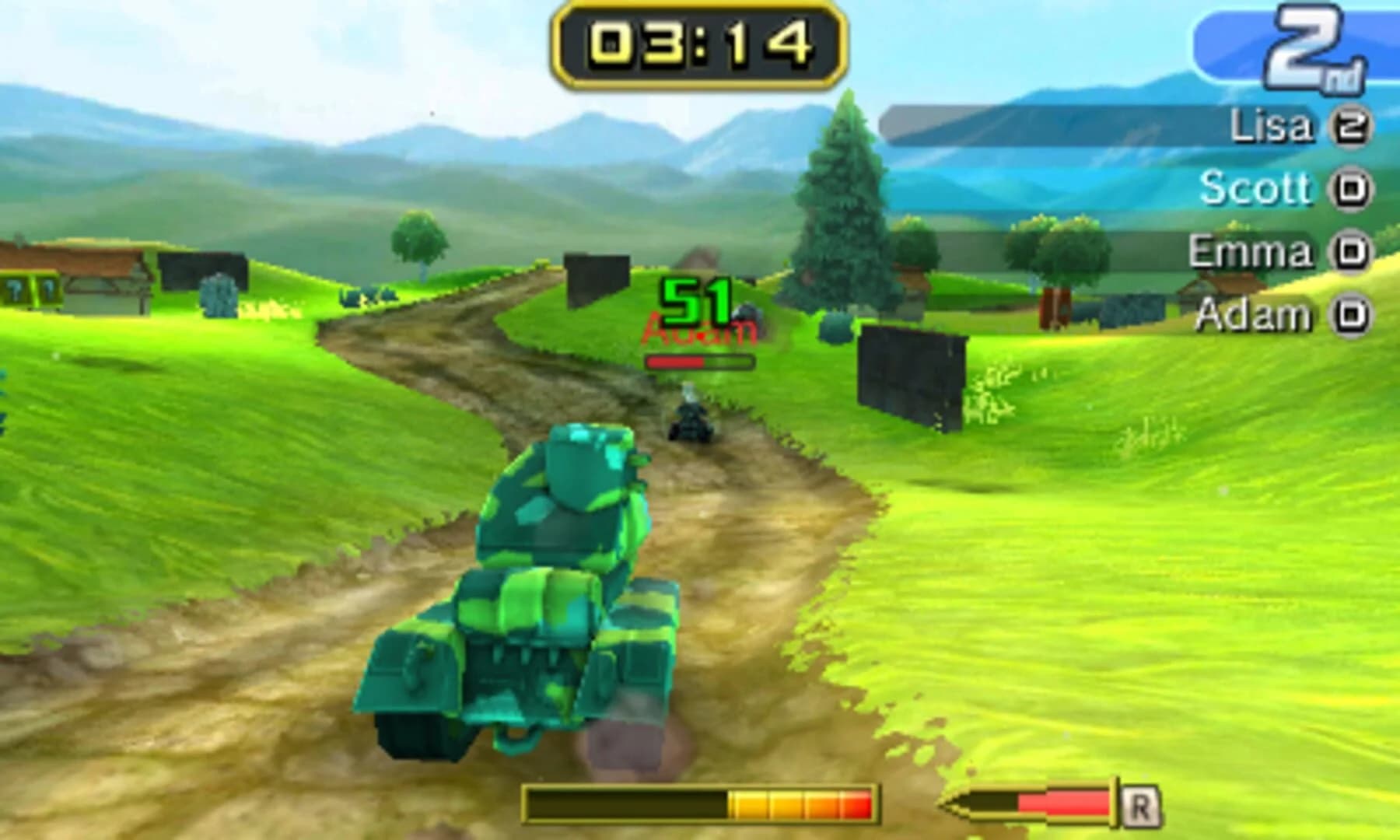Toggle the Adam target name label
Image resolution: width=1400 pixels, height=840 pixels.
(x=698, y=332)
